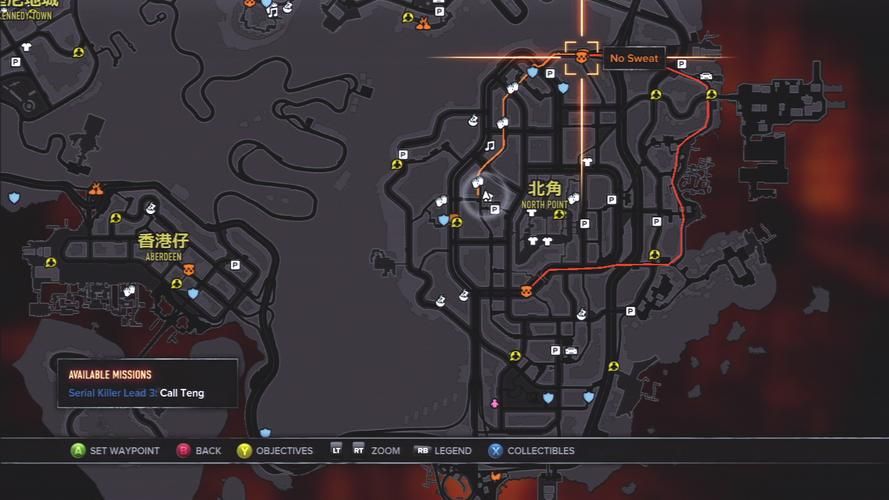Viewport: 889px width, 500px height.
Task: Click the player arrow marker in North Point
Action: point(487,196)
